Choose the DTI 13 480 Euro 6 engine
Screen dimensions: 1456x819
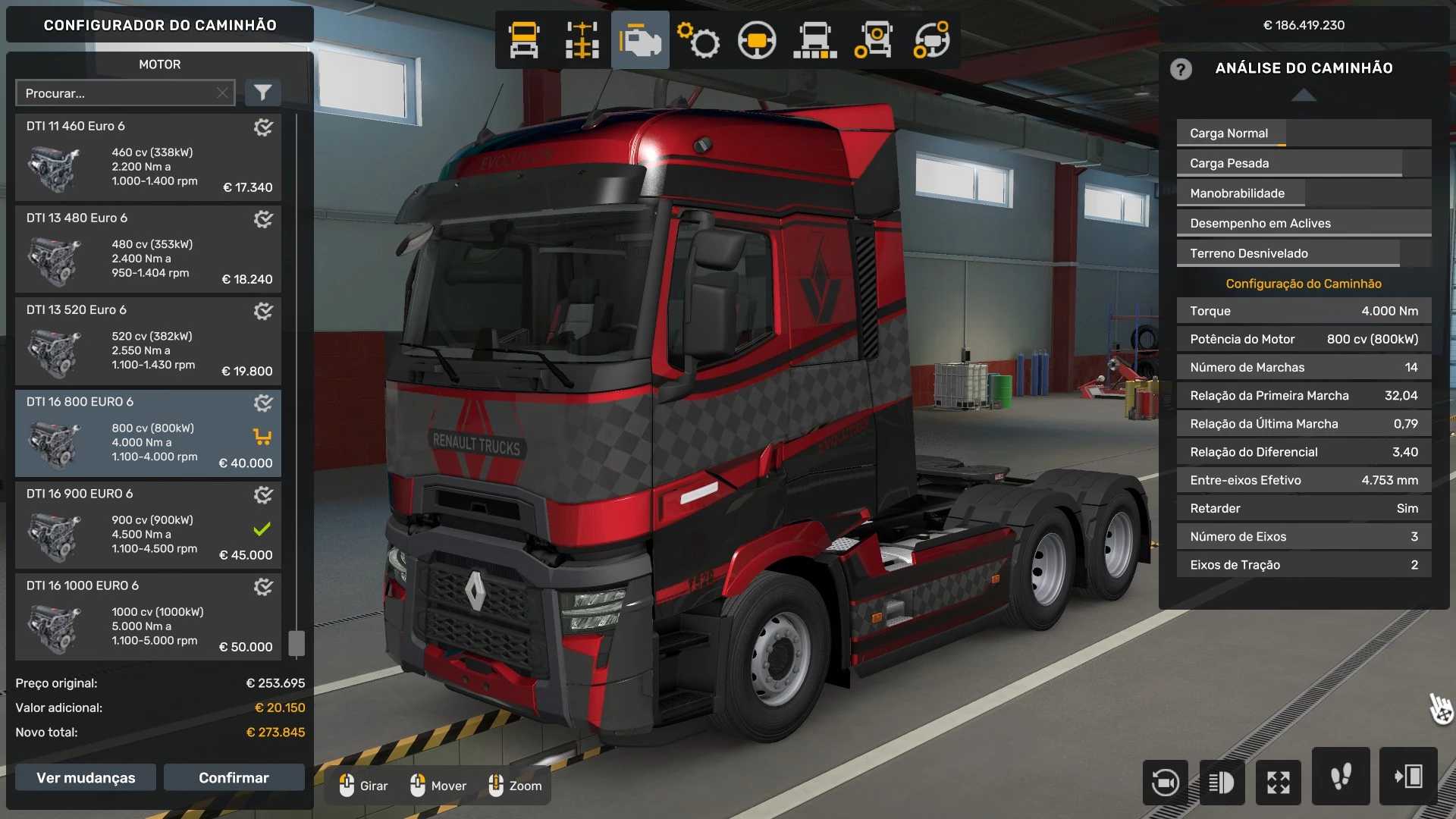point(148,249)
